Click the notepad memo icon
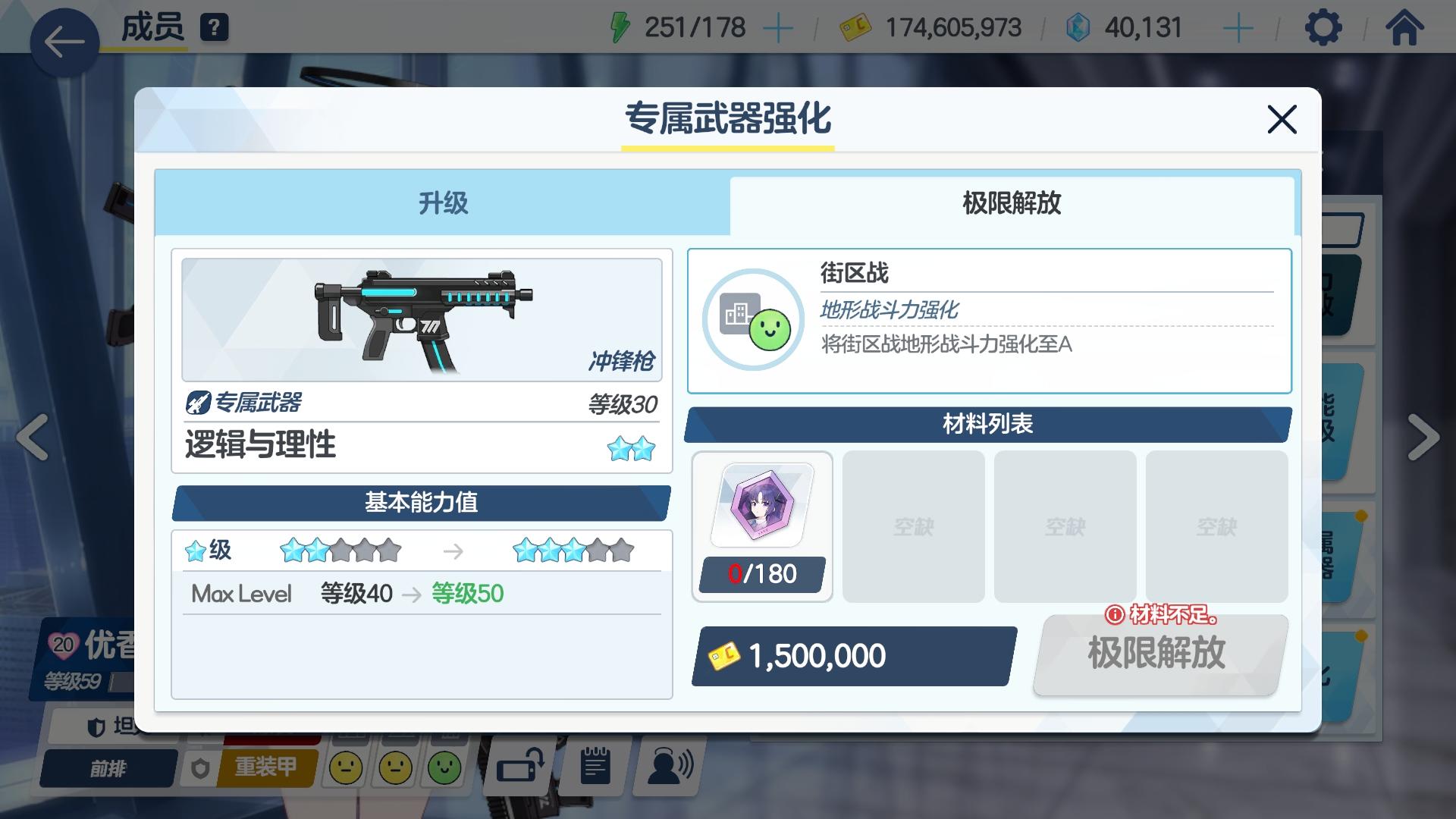 [x=593, y=766]
